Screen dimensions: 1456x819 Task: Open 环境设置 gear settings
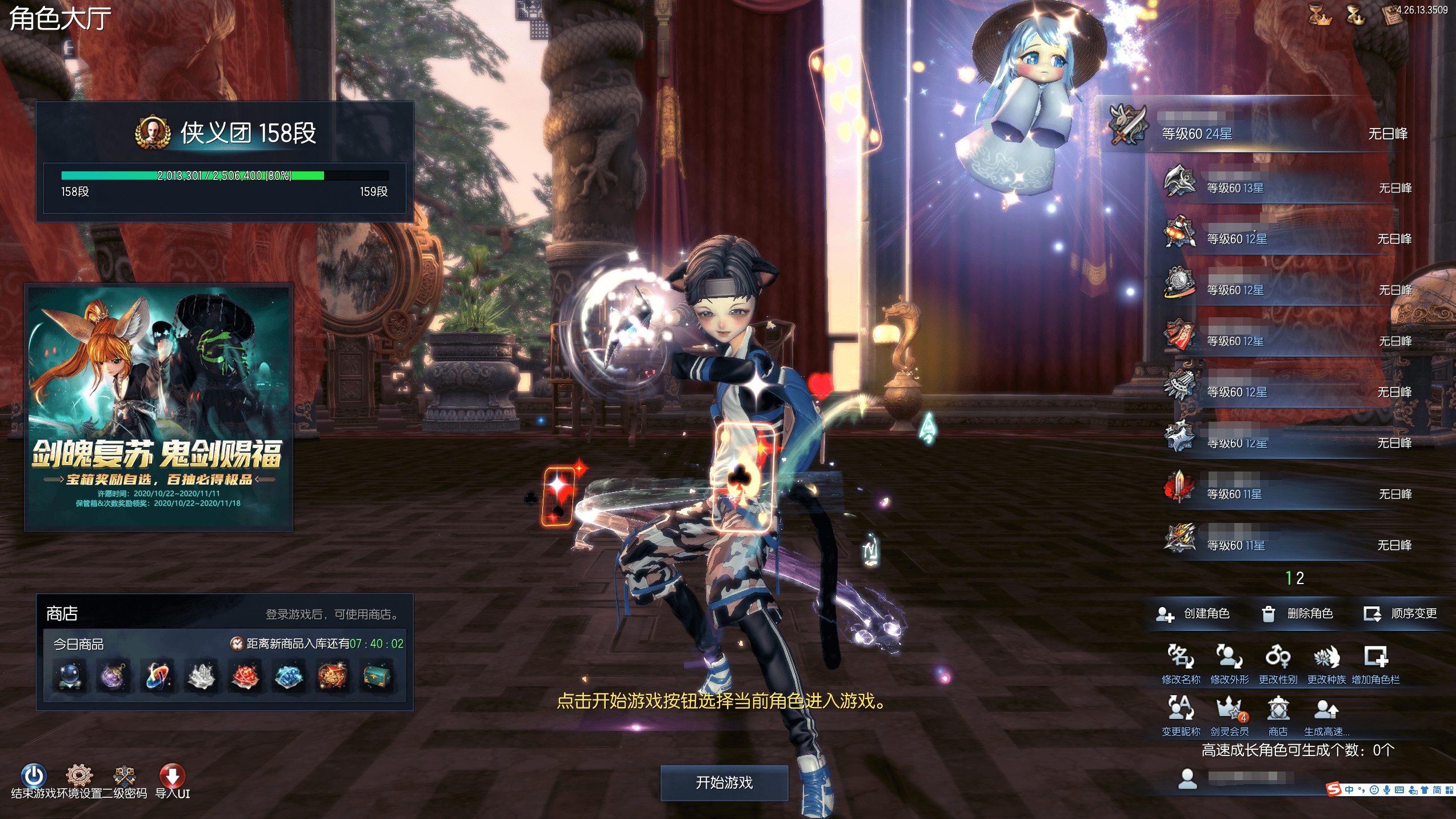[79, 776]
